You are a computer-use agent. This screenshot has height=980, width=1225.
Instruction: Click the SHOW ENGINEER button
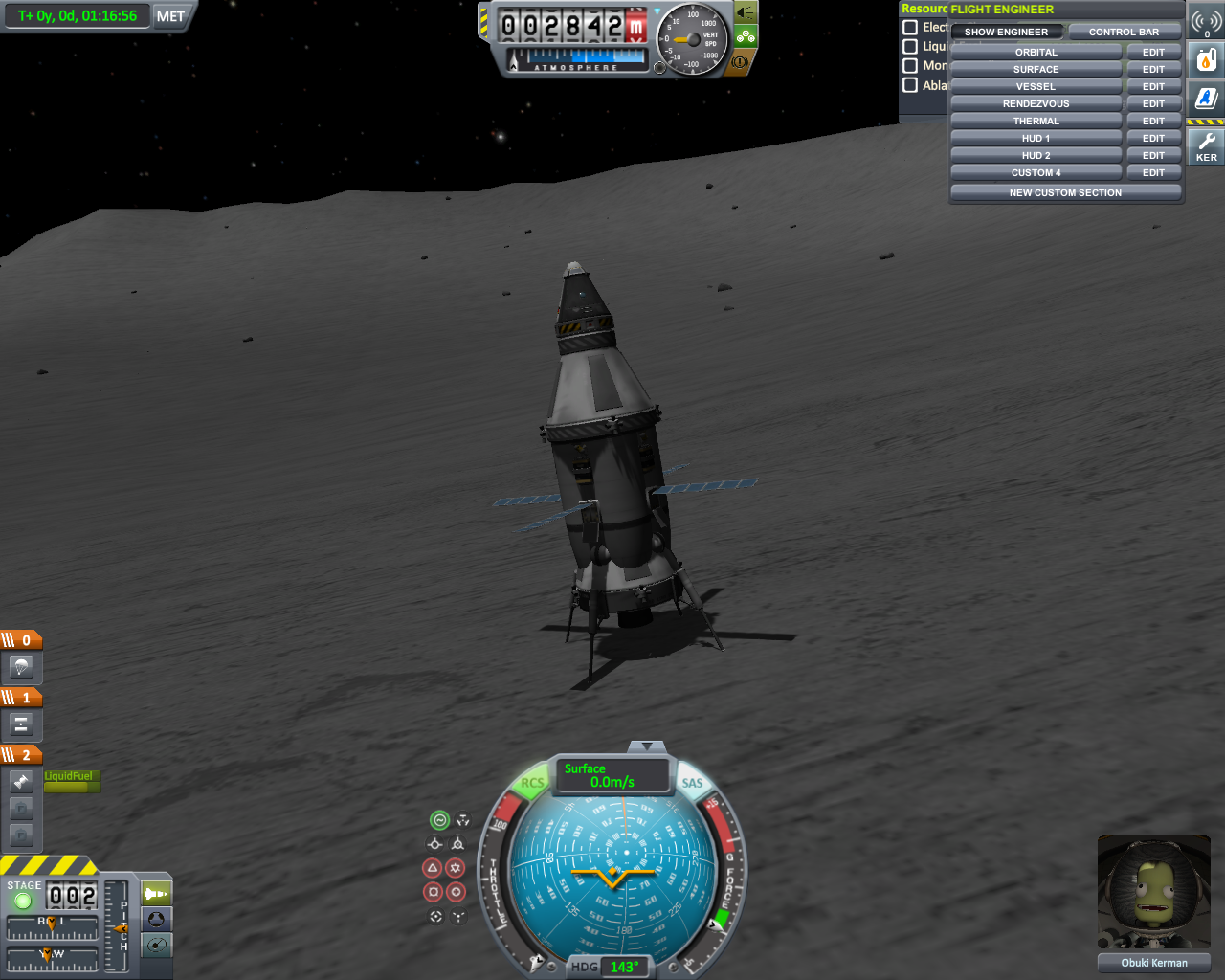coord(1006,32)
